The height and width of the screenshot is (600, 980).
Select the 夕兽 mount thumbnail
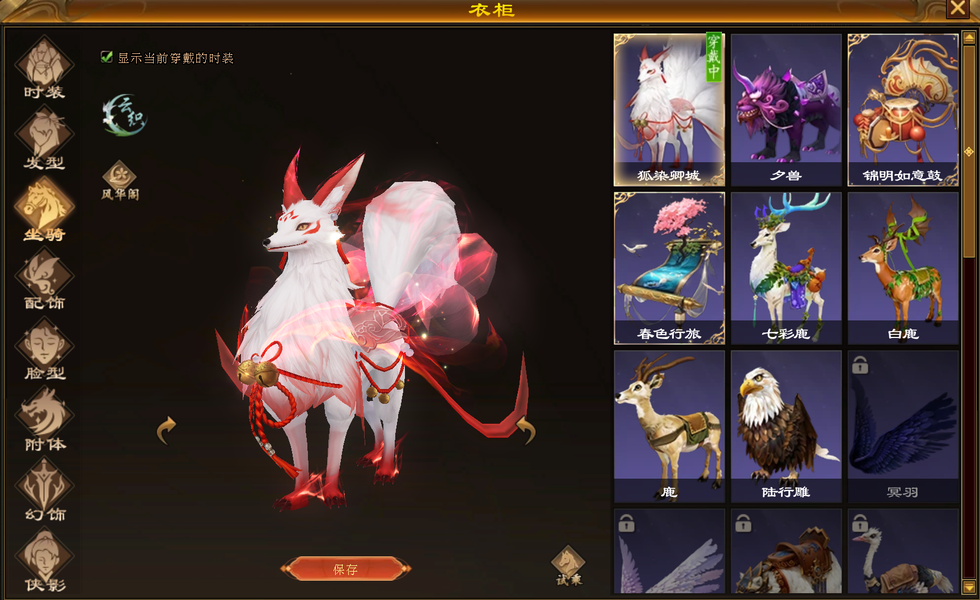786,108
